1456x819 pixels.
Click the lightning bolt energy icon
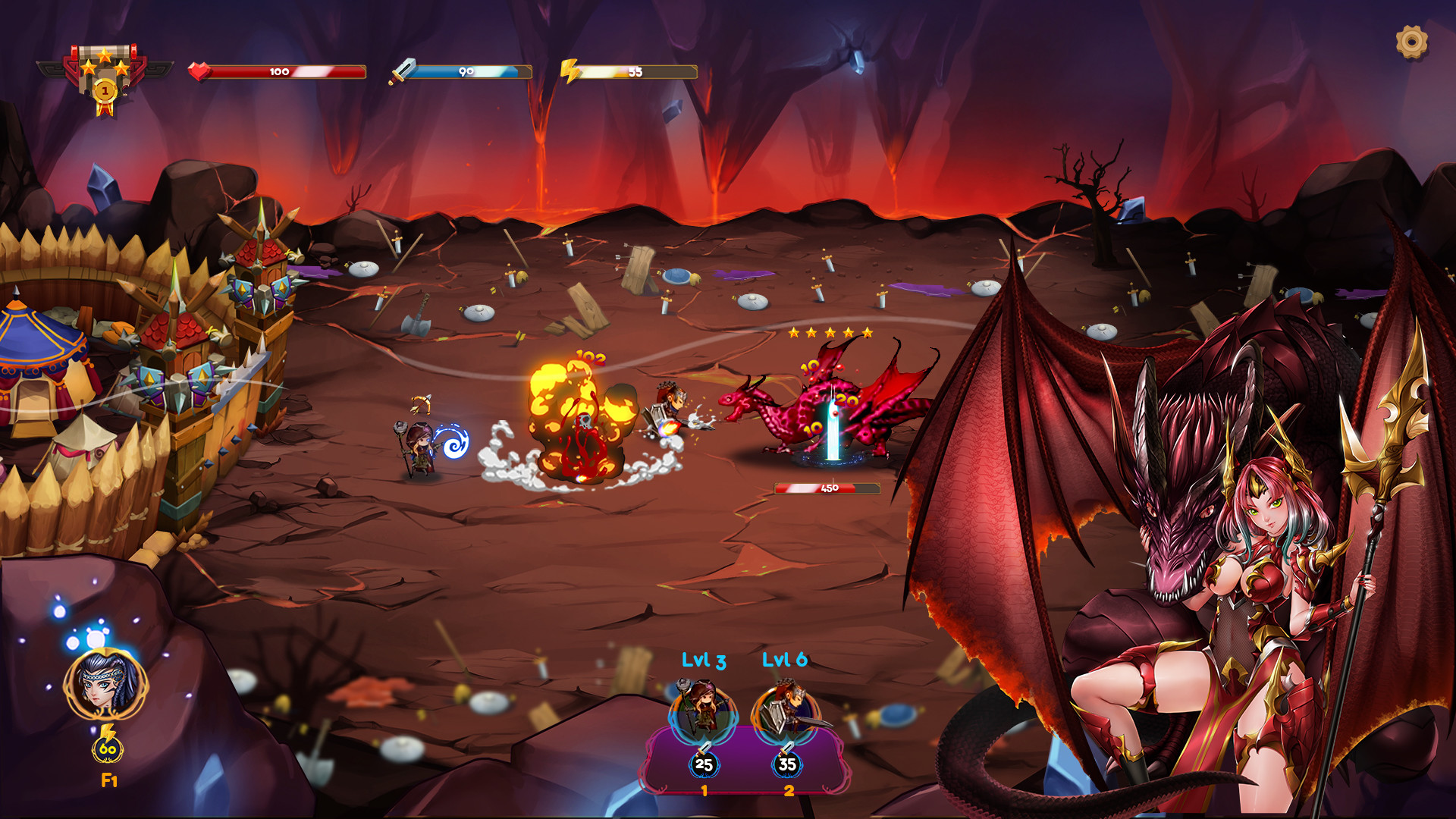[569, 71]
